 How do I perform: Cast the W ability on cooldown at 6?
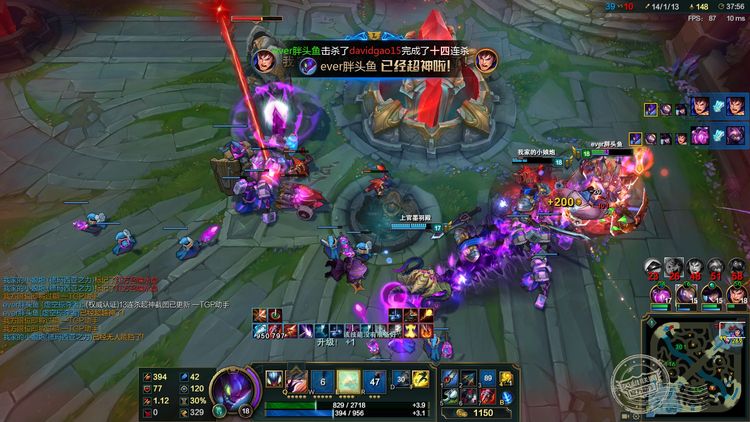(323, 380)
